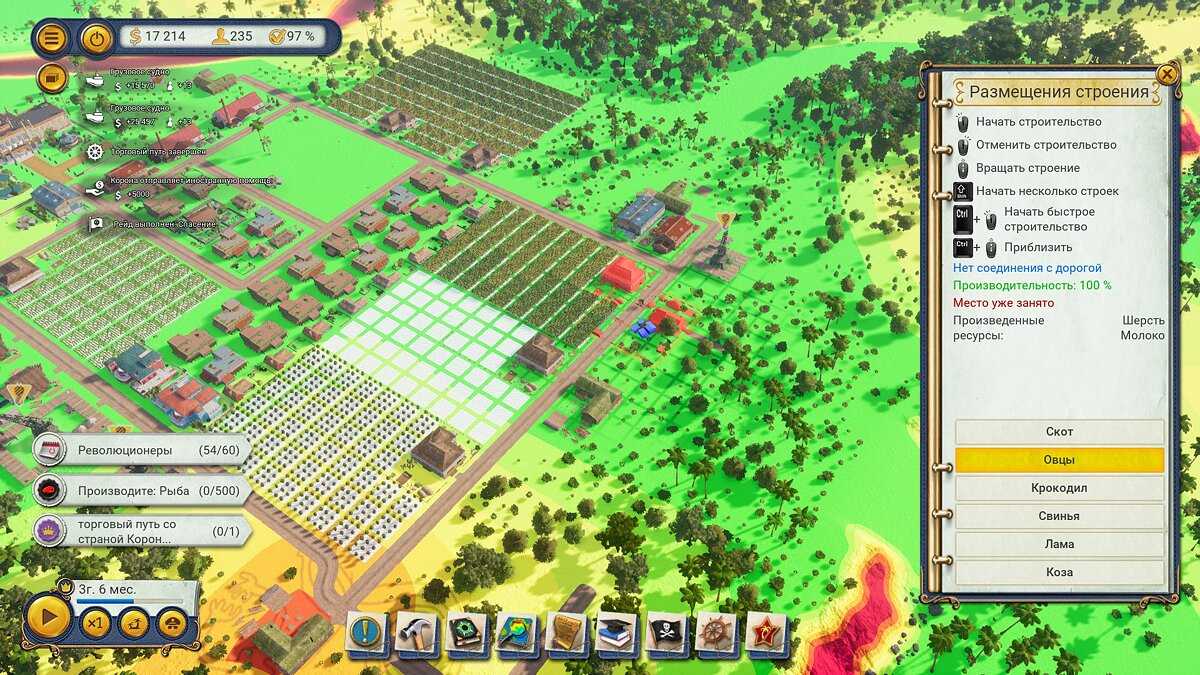Open the graduation cap research icon

617,632
